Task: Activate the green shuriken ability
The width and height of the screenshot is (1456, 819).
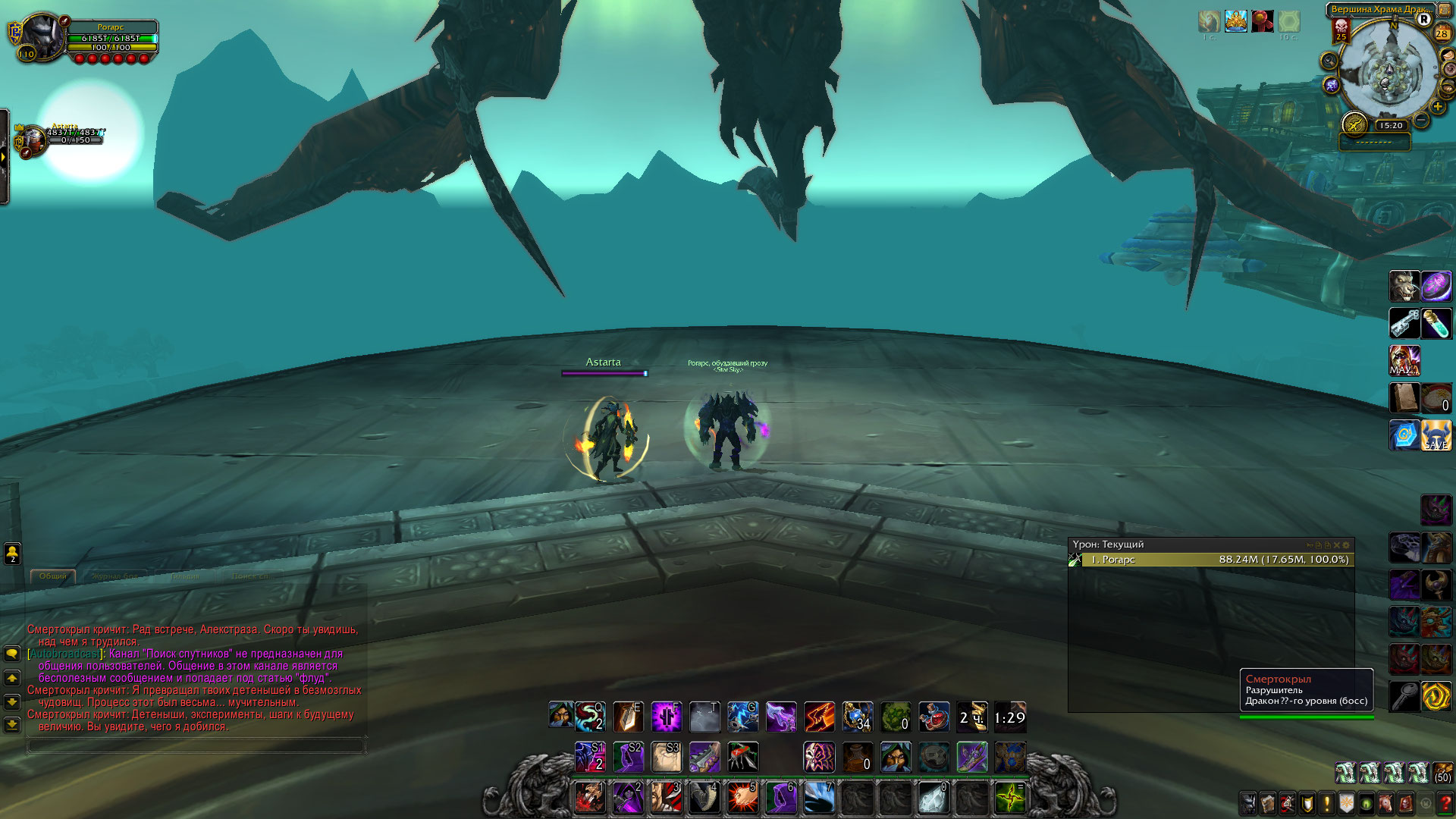Action: point(1010,798)
